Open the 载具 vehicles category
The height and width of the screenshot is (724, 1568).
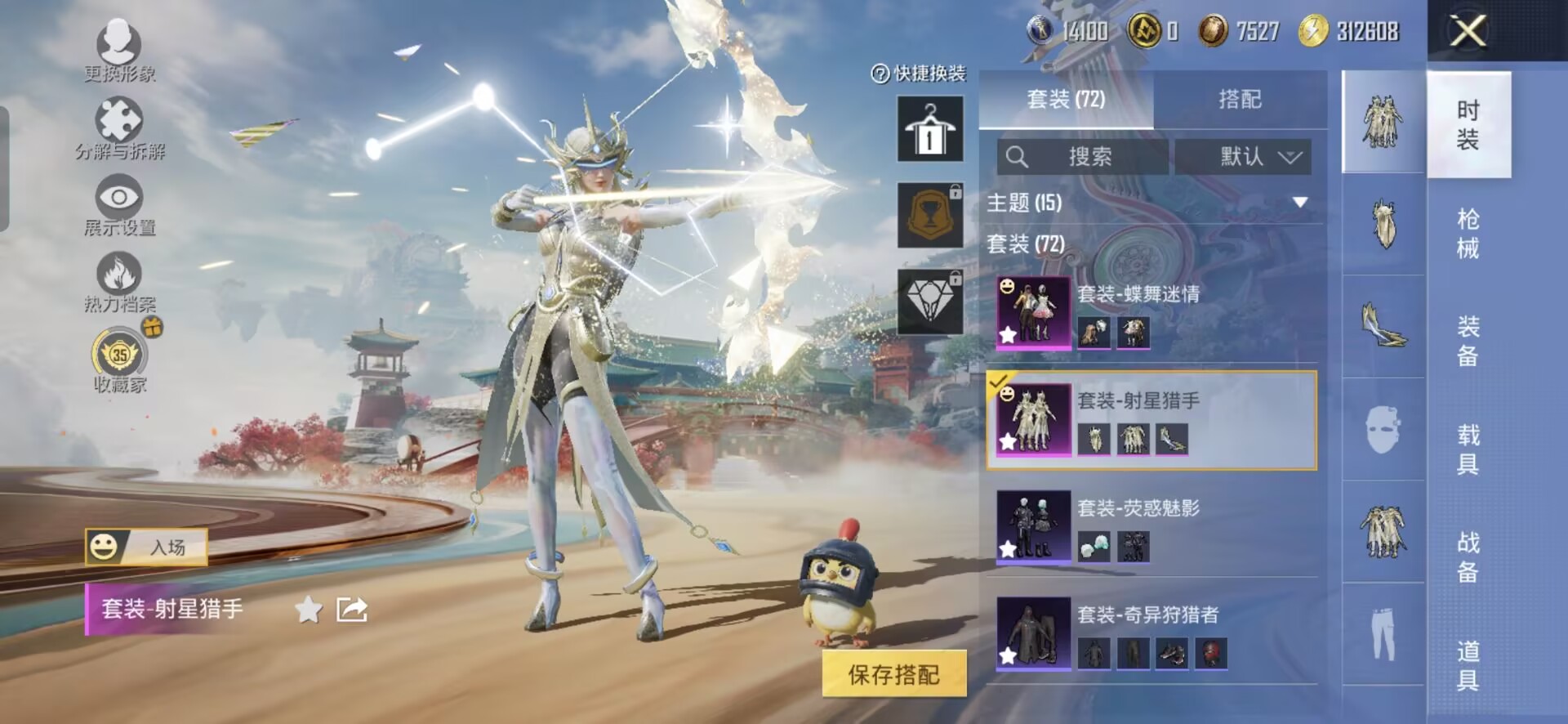point(1468,449)
